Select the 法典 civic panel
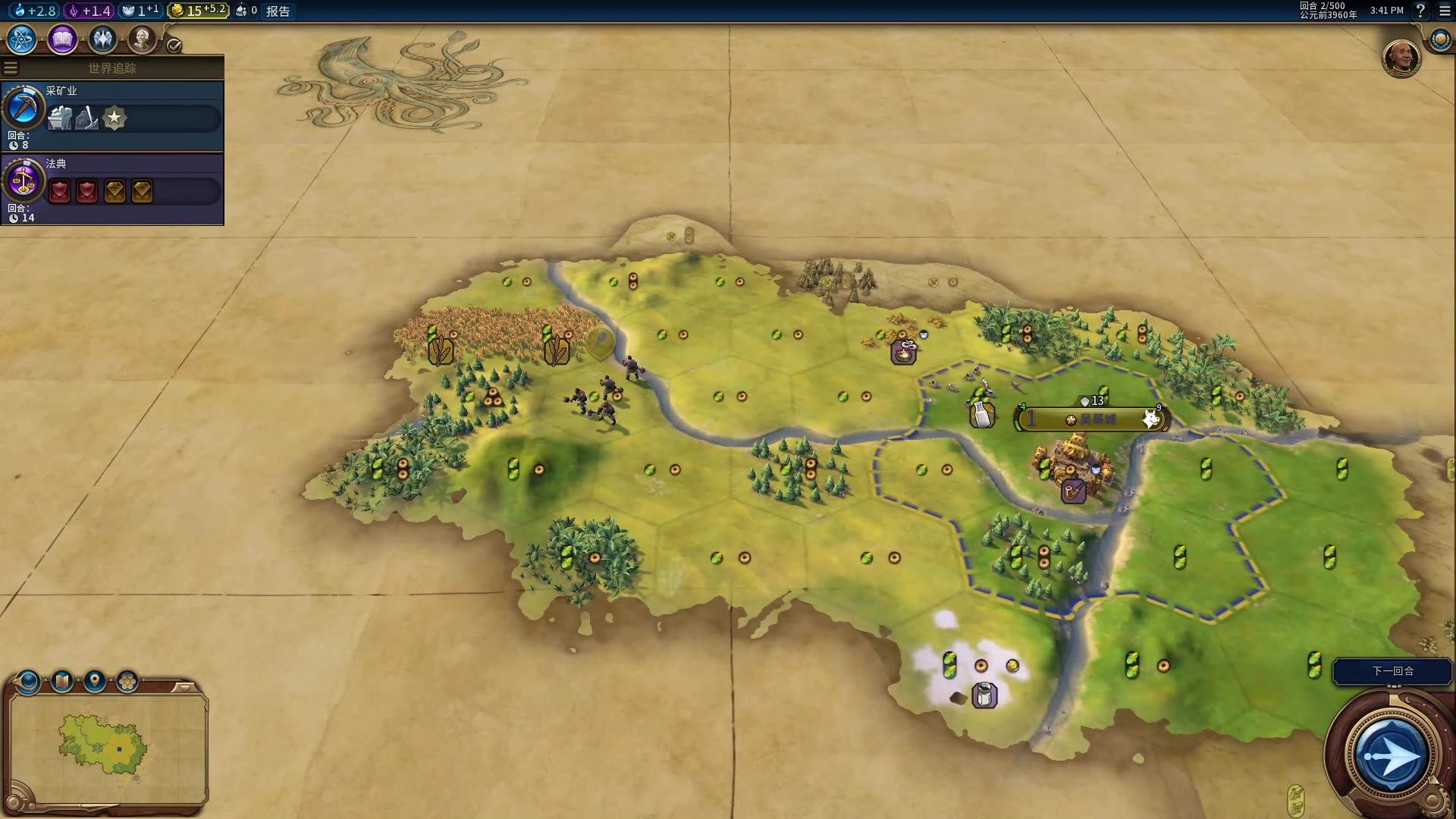This screenshot has height=819, width=1456. click(112, 188)
